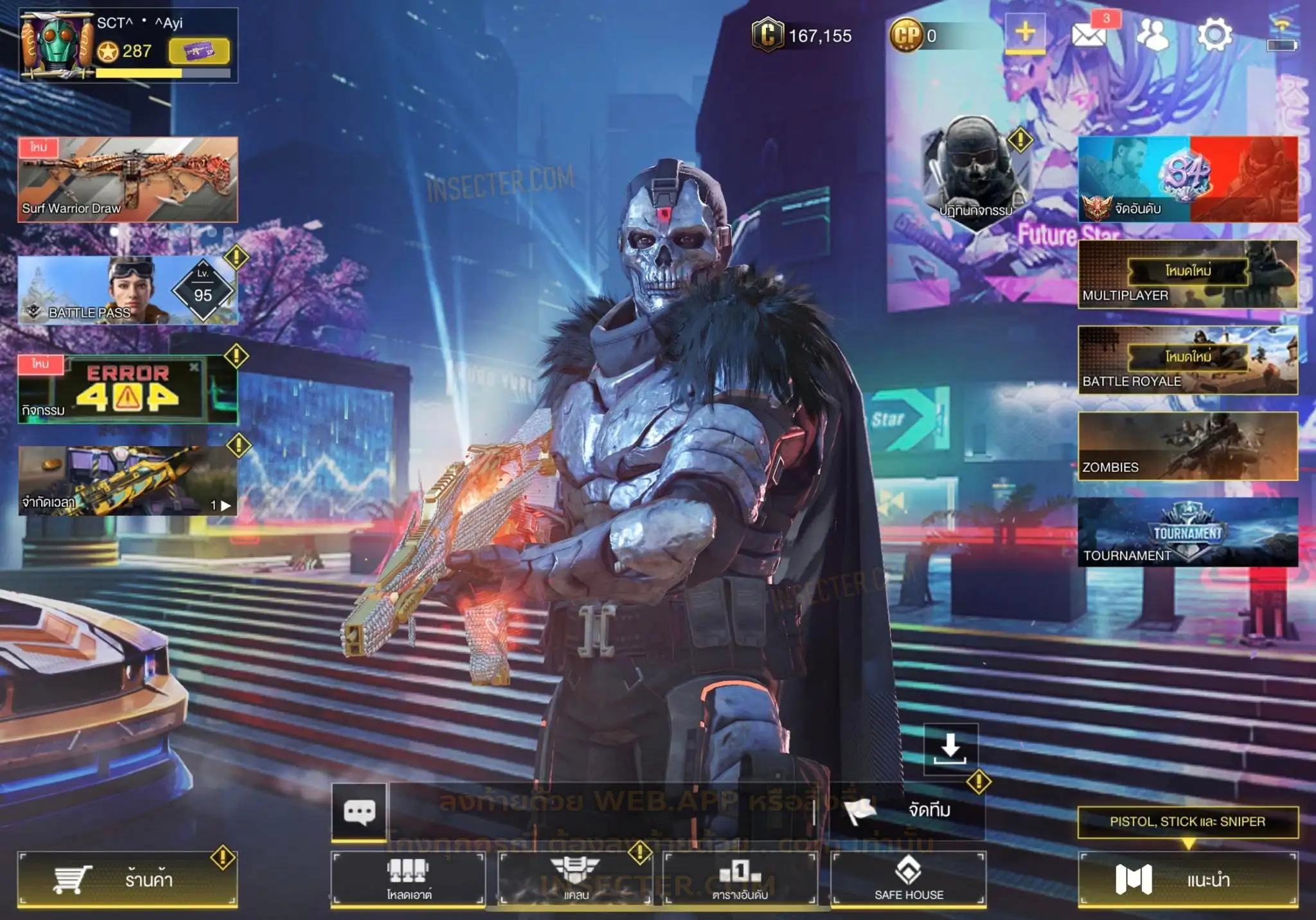Screen dimensions: 1316x920
Task: Enter the Safe House
Action: pos(909,879)
